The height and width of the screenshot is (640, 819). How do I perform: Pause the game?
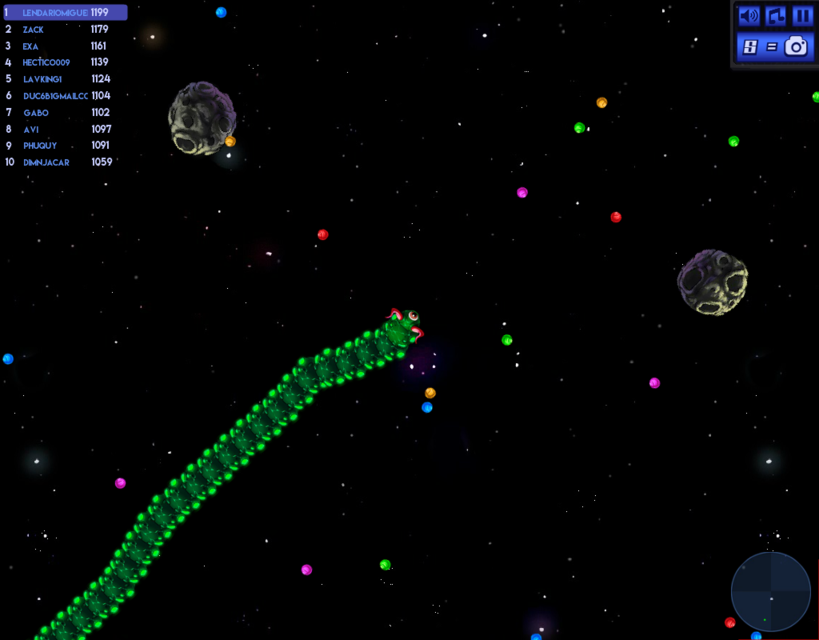pyautogui.click(x=802, y=16)
